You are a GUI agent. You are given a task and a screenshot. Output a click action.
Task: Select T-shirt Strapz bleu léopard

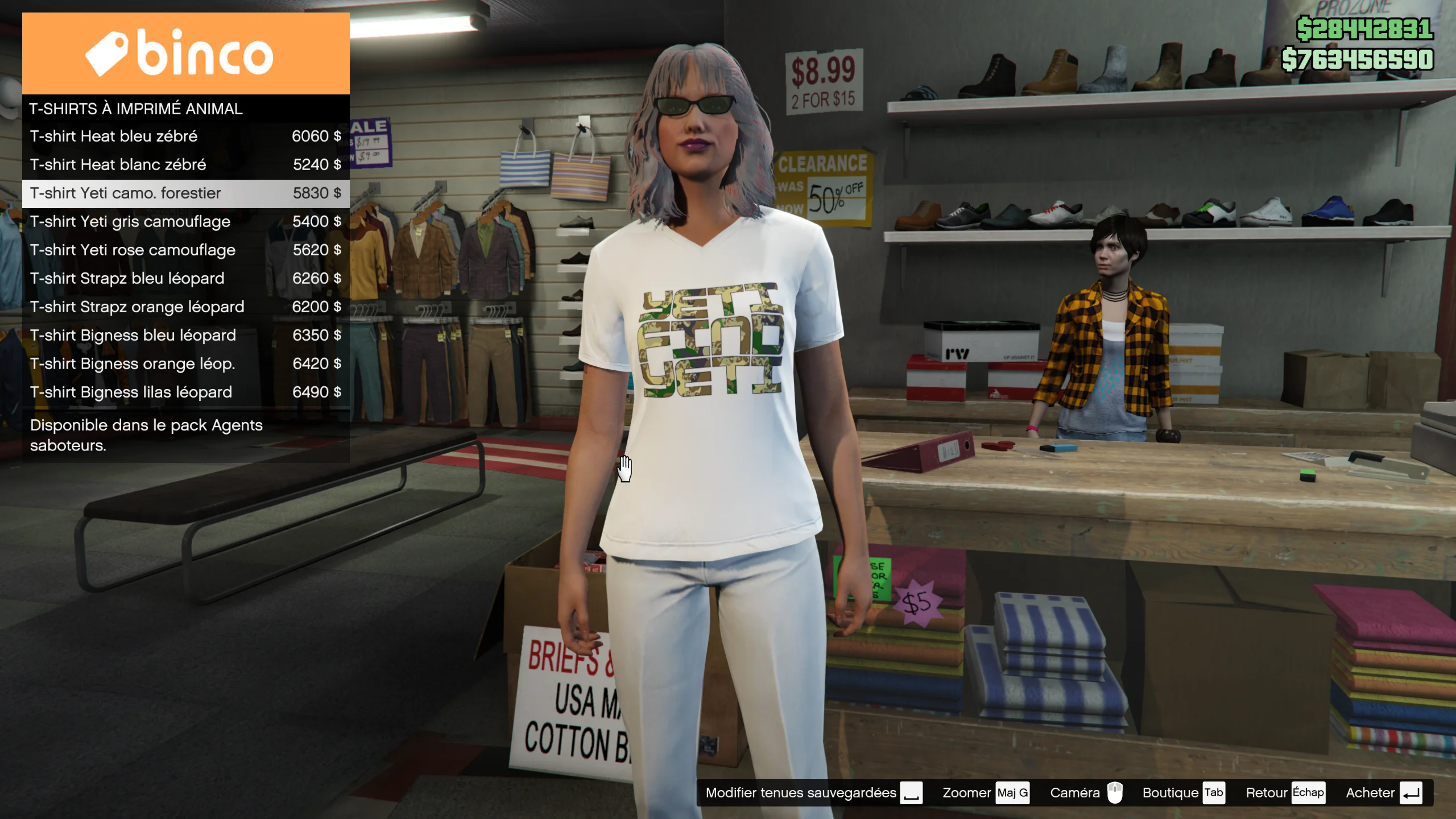pos(185,279)
